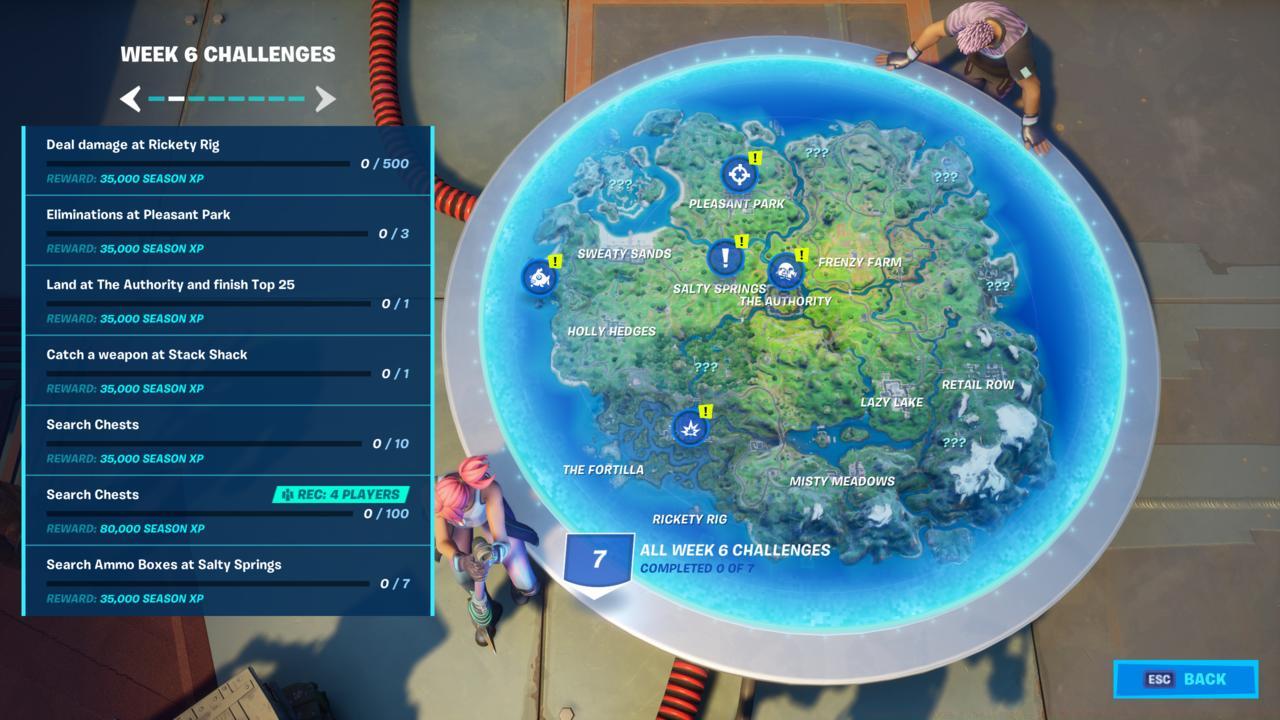
Task: Click the fish marker west of Sweaty Sands
Action: (539, 278)
